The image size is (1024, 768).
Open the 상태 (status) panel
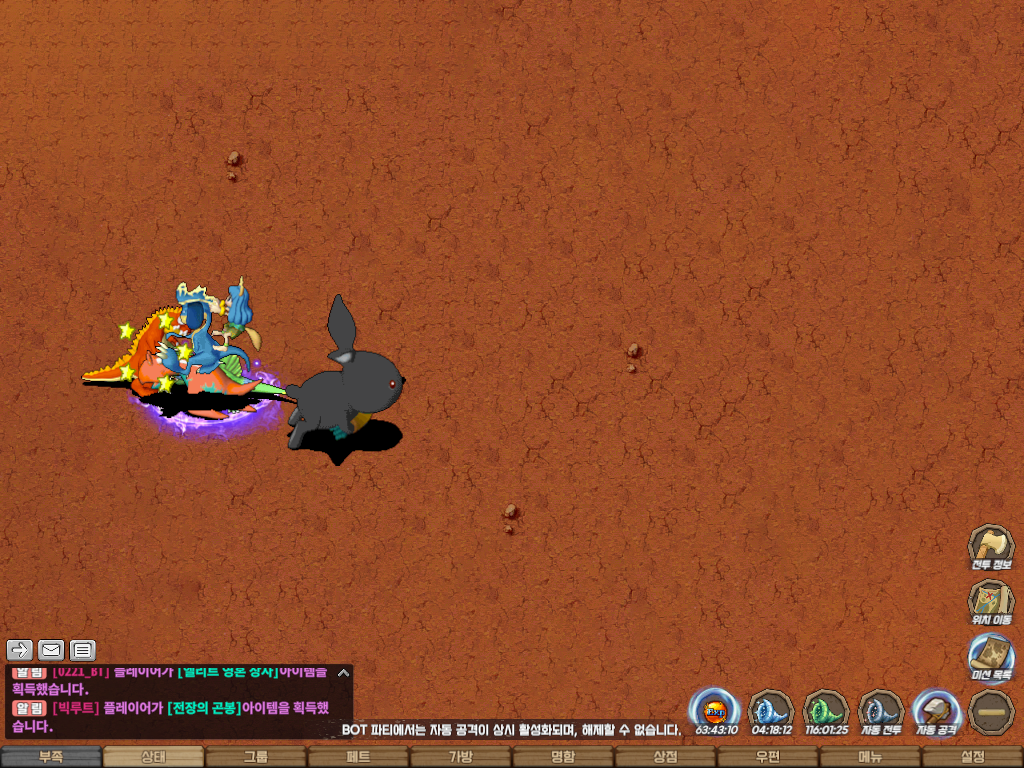[153, 757]
